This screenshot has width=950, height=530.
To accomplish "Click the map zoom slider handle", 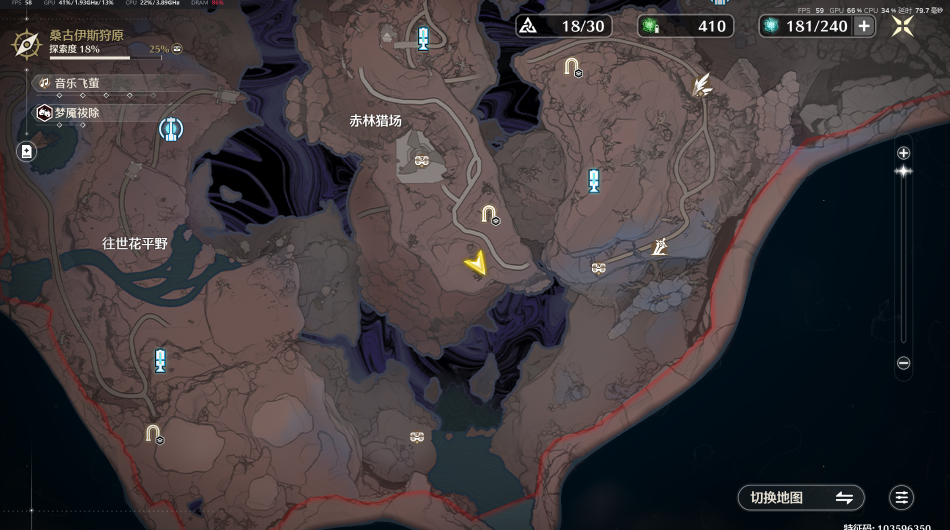I will pos(904,171).
